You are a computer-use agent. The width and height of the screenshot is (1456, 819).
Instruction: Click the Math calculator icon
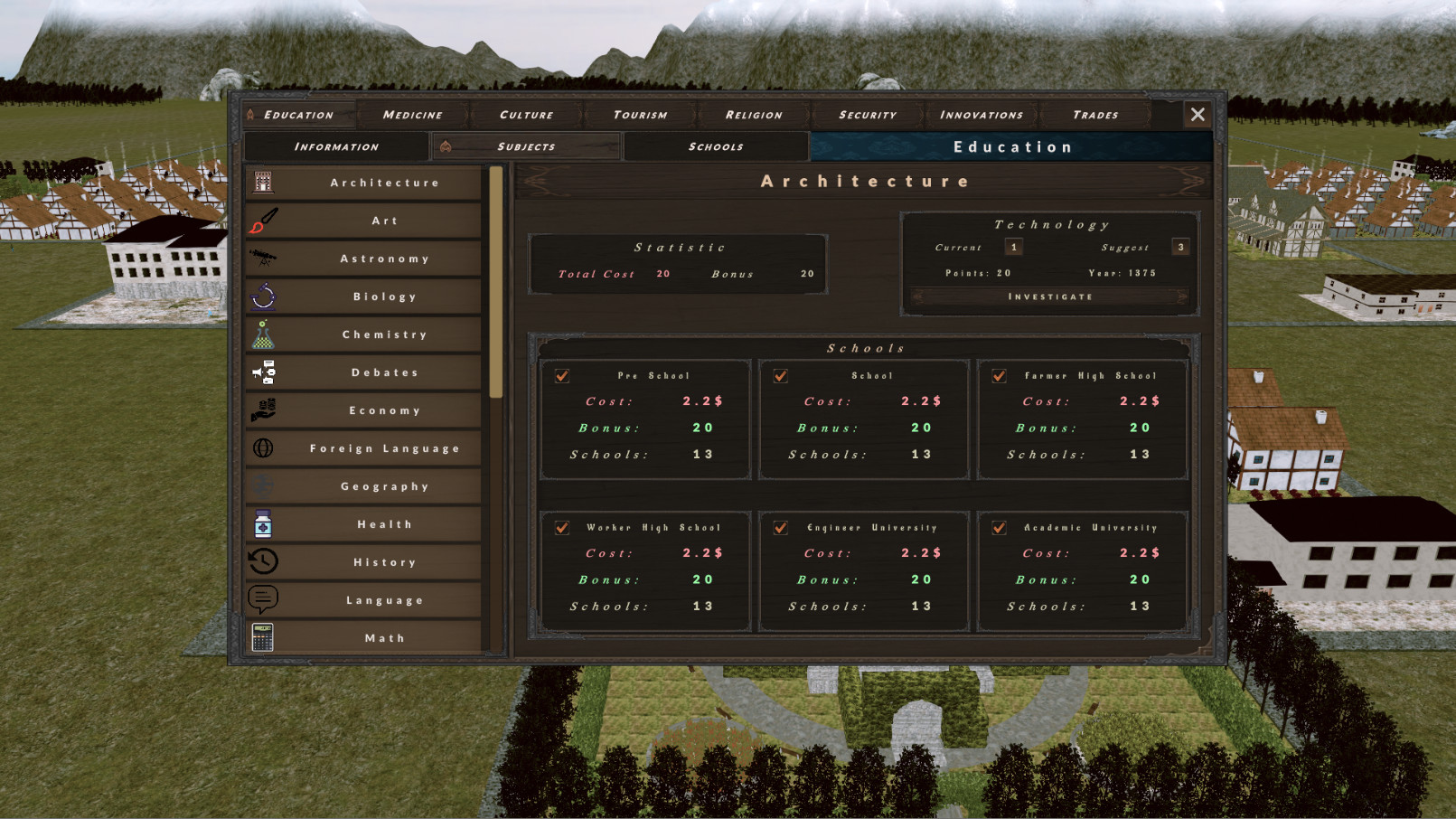tap(263, 637)
